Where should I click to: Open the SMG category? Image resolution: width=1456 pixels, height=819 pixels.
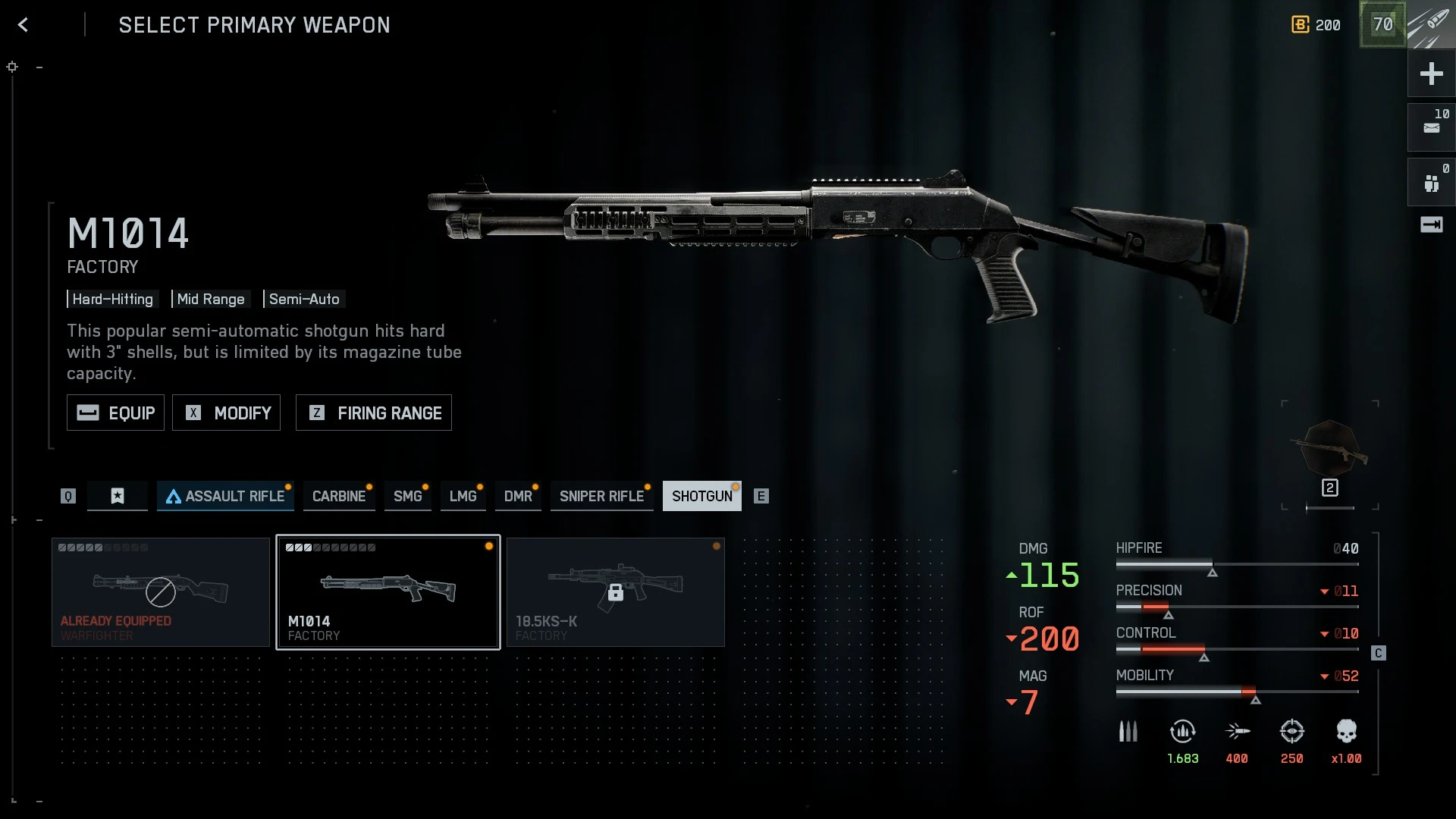pyautogui.click(x=407, y=496)
